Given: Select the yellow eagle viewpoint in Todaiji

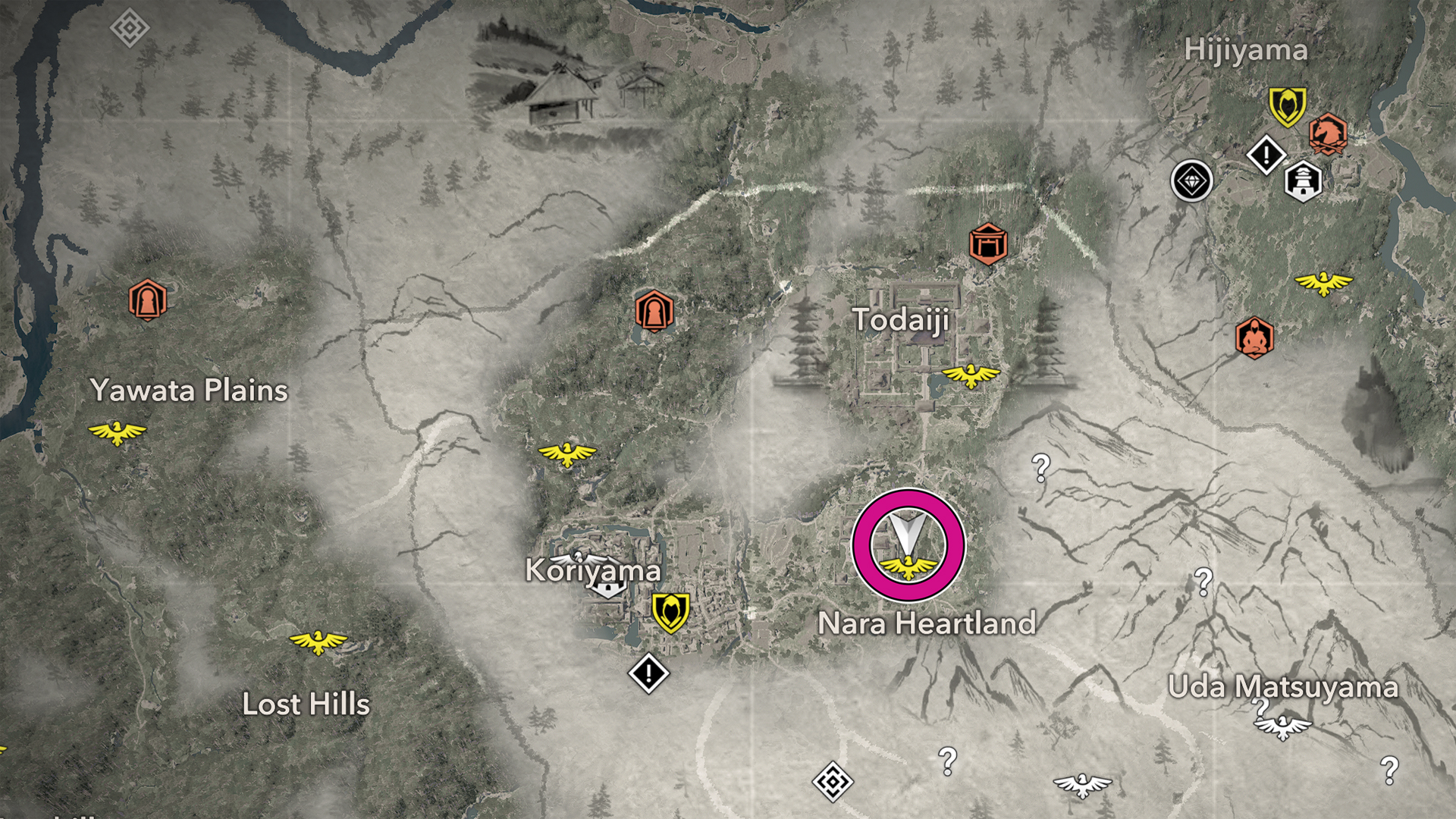Looking at the screenshot, I should [970, 375].
